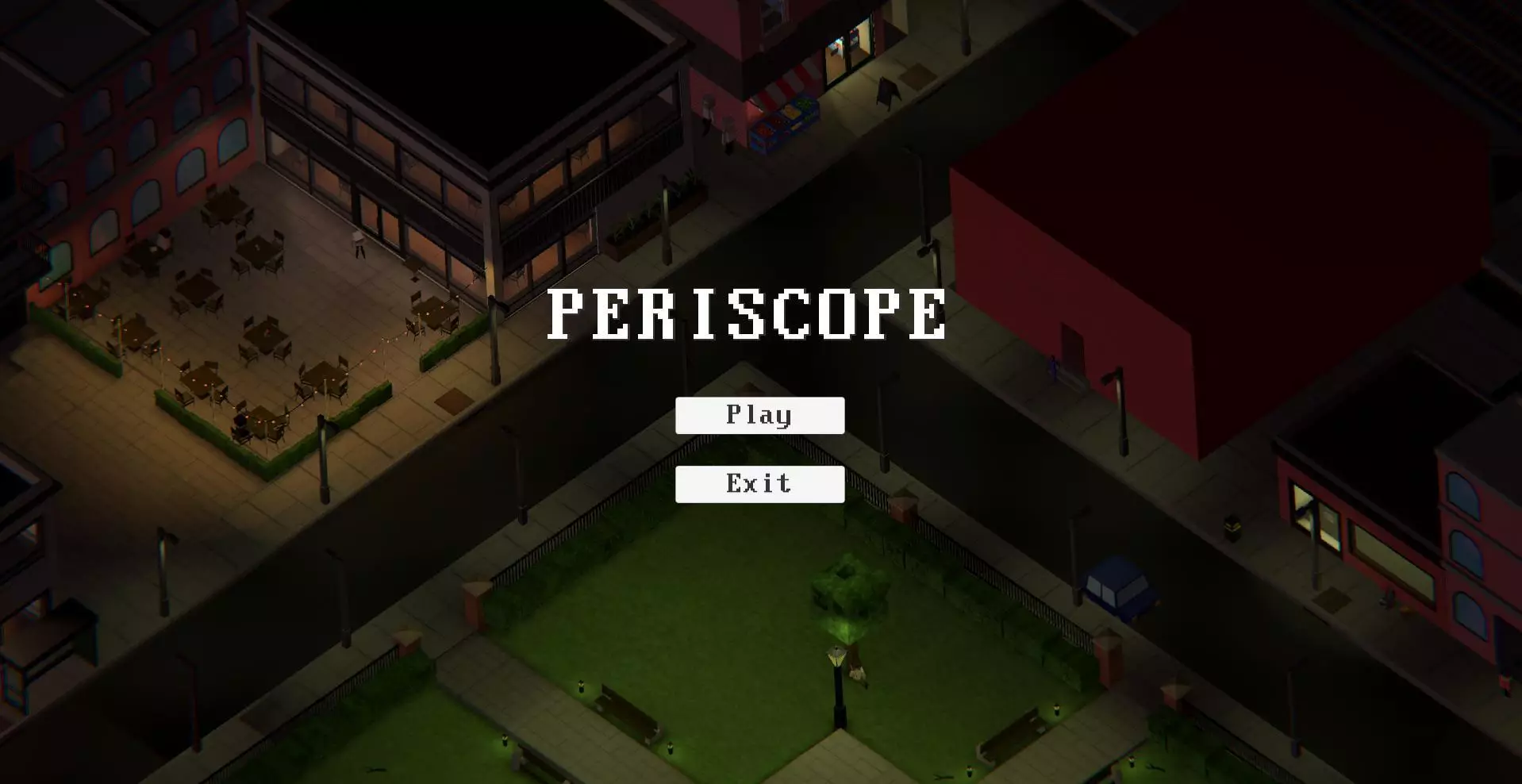Click the Exit button to quit
This screenshot has width=1522, height=784.
759,484
